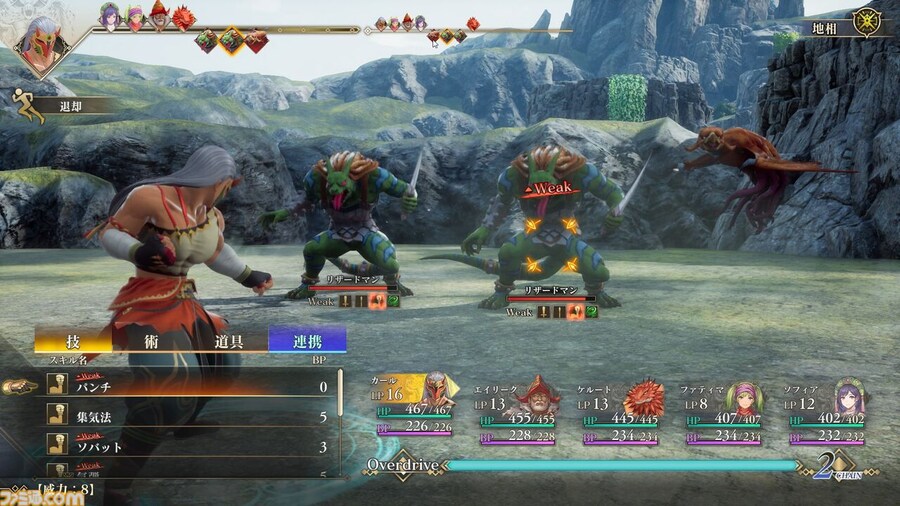
Task: Pick ファティマ's party portrait
Action: click(x=744, y=397)
